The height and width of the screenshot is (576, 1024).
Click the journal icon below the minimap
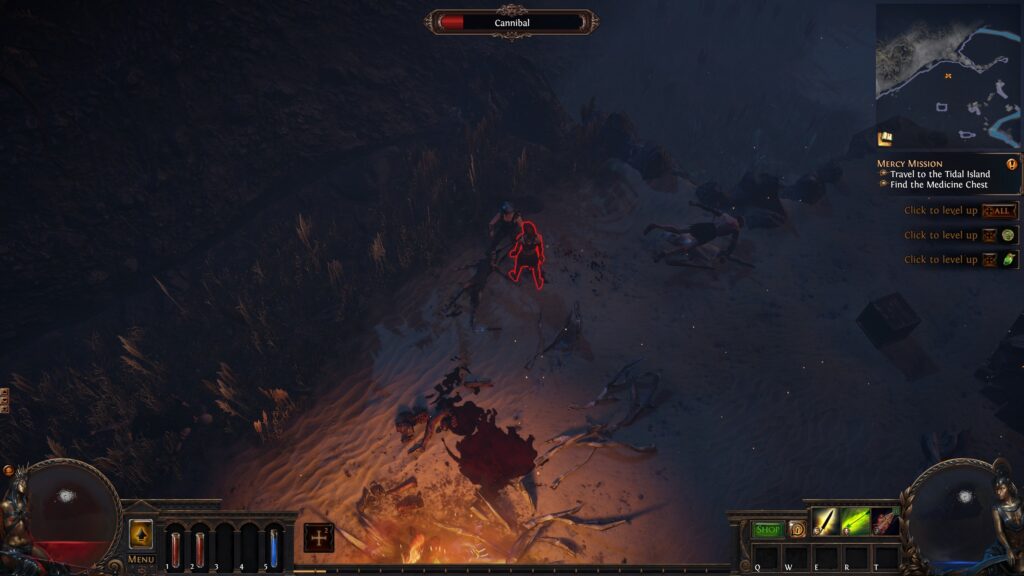885,138
